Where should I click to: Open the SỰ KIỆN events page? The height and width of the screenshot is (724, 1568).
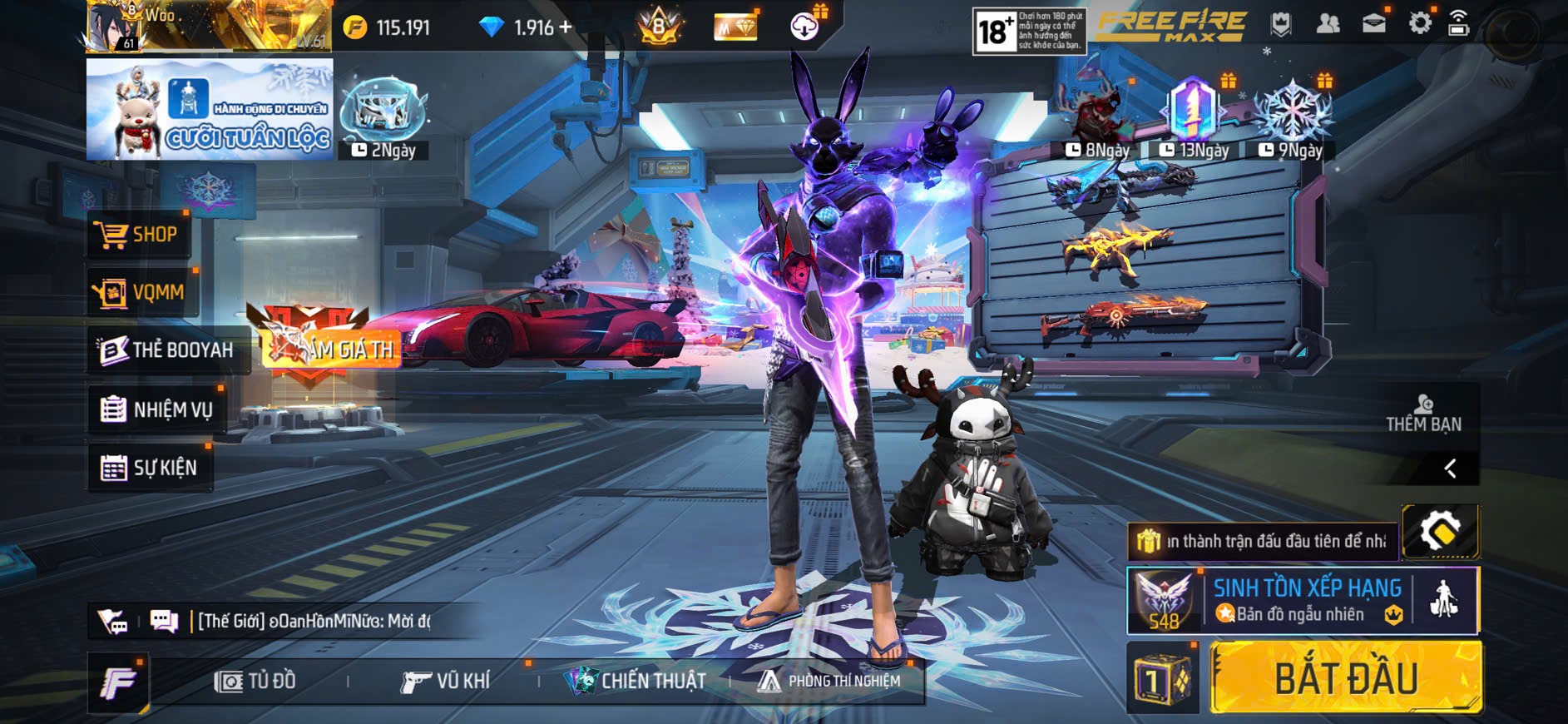(149, 468)
